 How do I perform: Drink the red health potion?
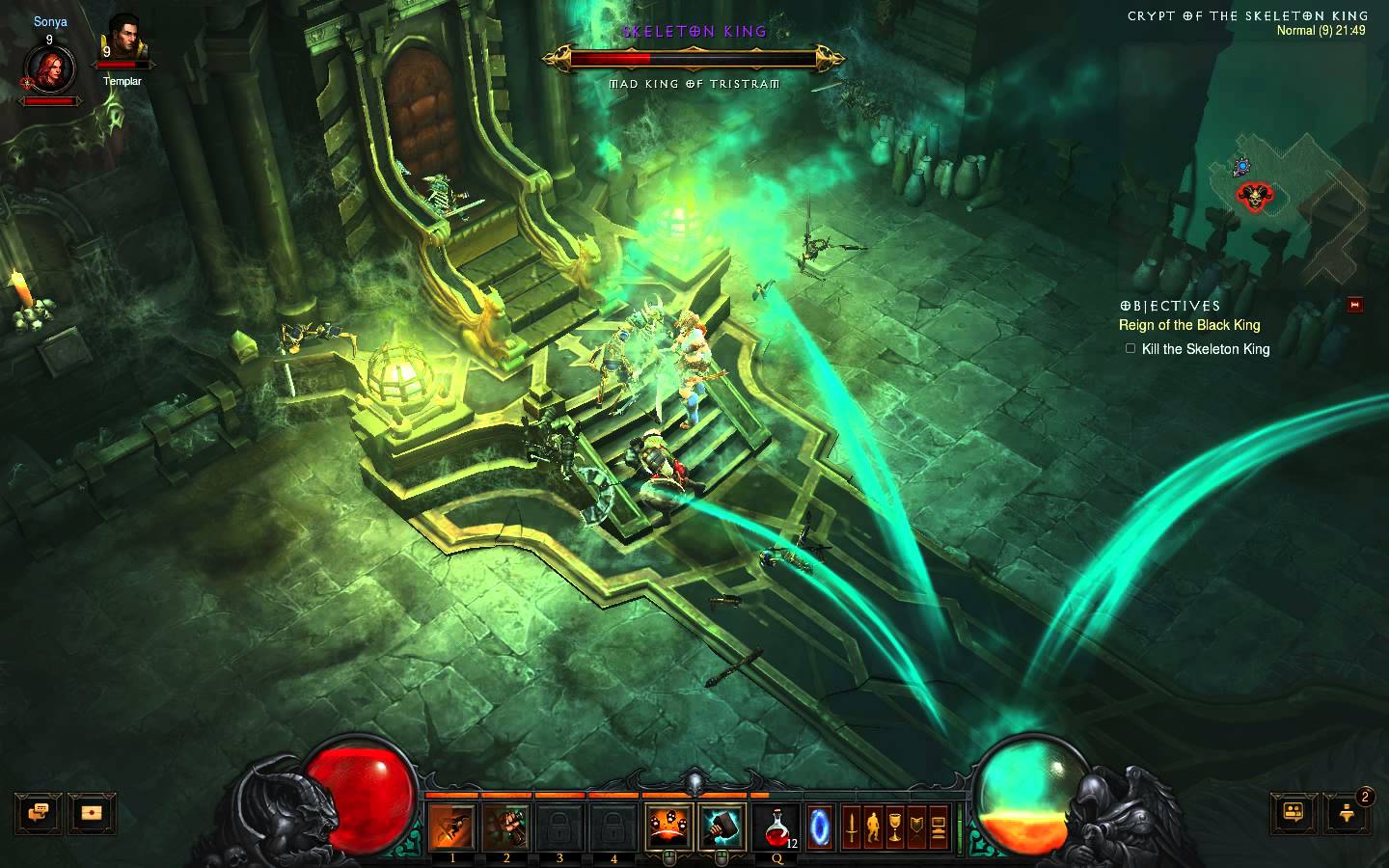pyautogui.click(x=778, y=827)
